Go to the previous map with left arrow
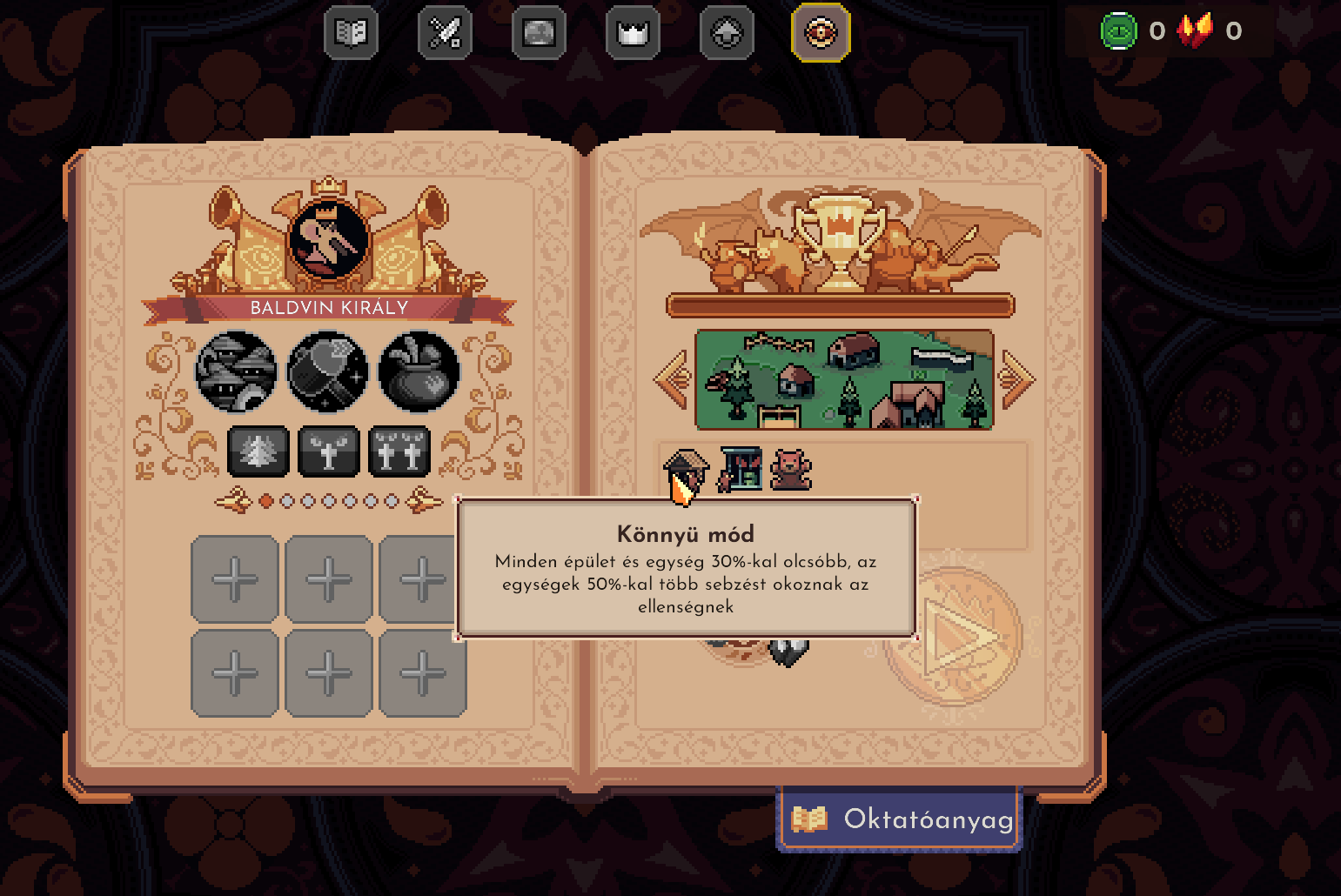This screenshot has height=896, width=1341. tap(672, 379)
